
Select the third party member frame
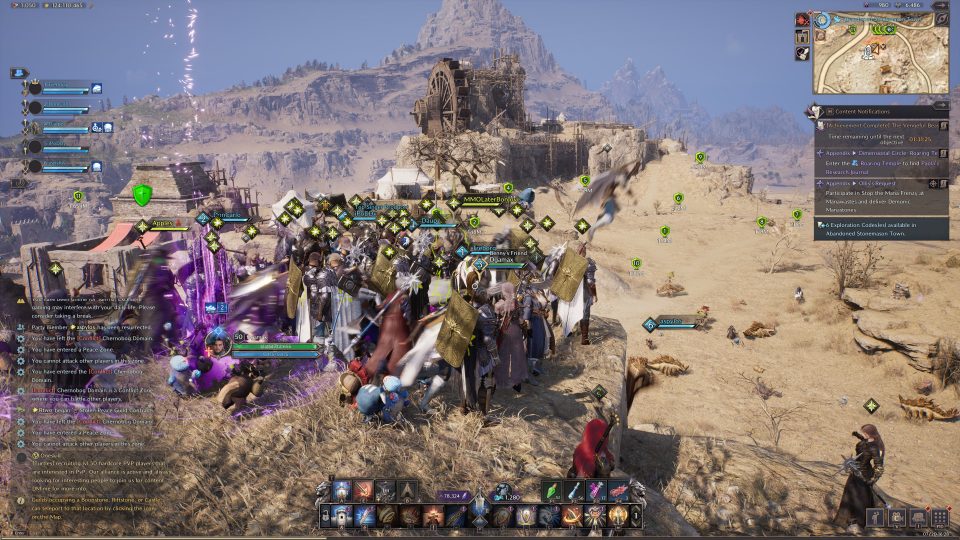[x=65, y=127]
